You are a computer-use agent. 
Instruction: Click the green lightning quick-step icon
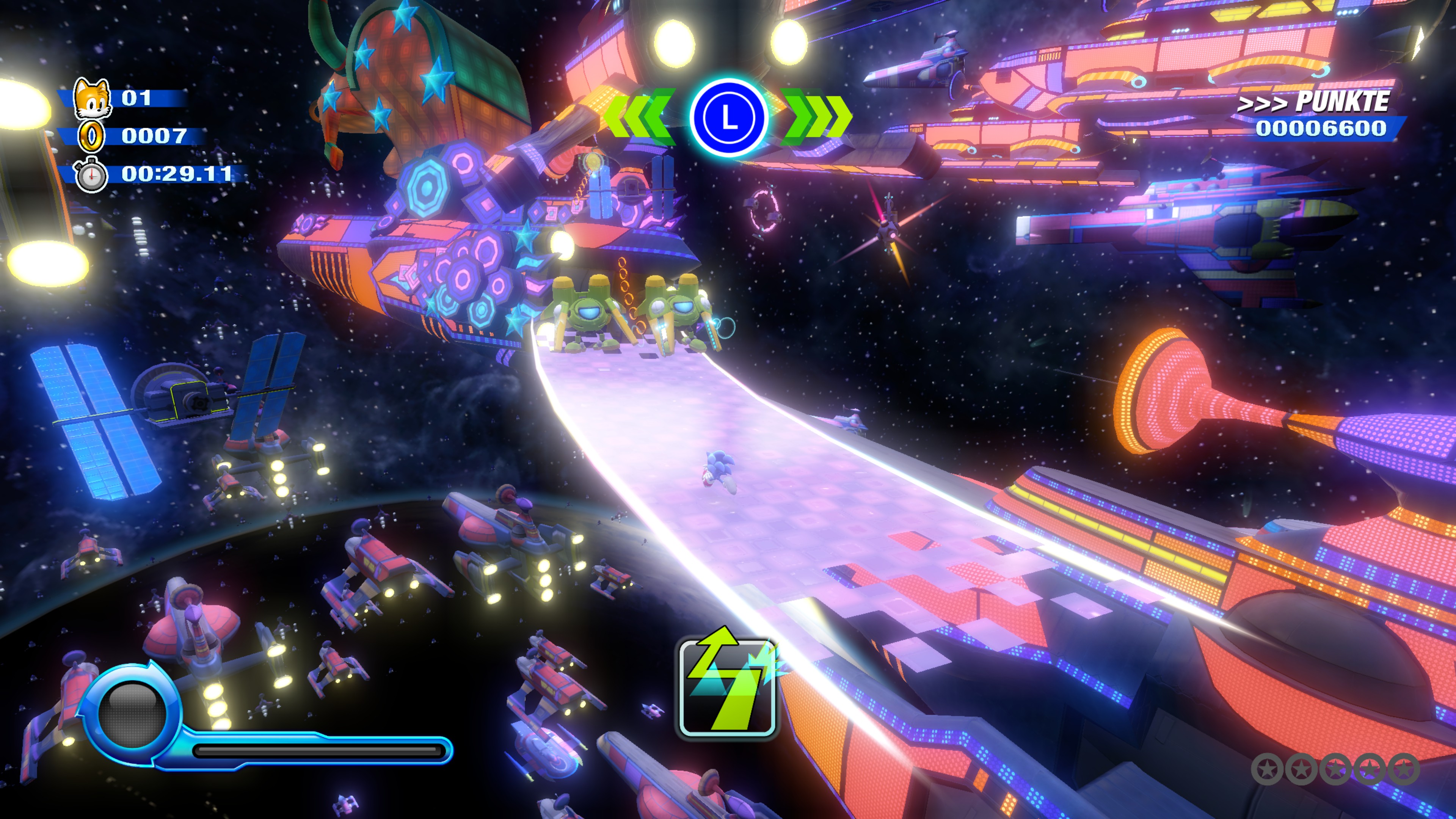point(727,686)
